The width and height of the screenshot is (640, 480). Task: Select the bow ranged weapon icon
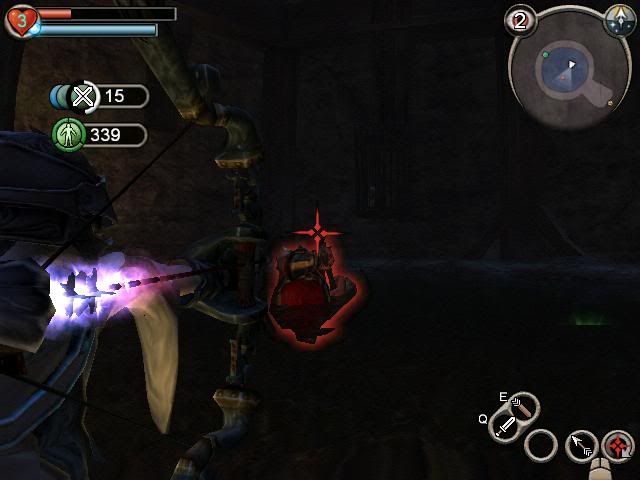[x=524, y=407]
